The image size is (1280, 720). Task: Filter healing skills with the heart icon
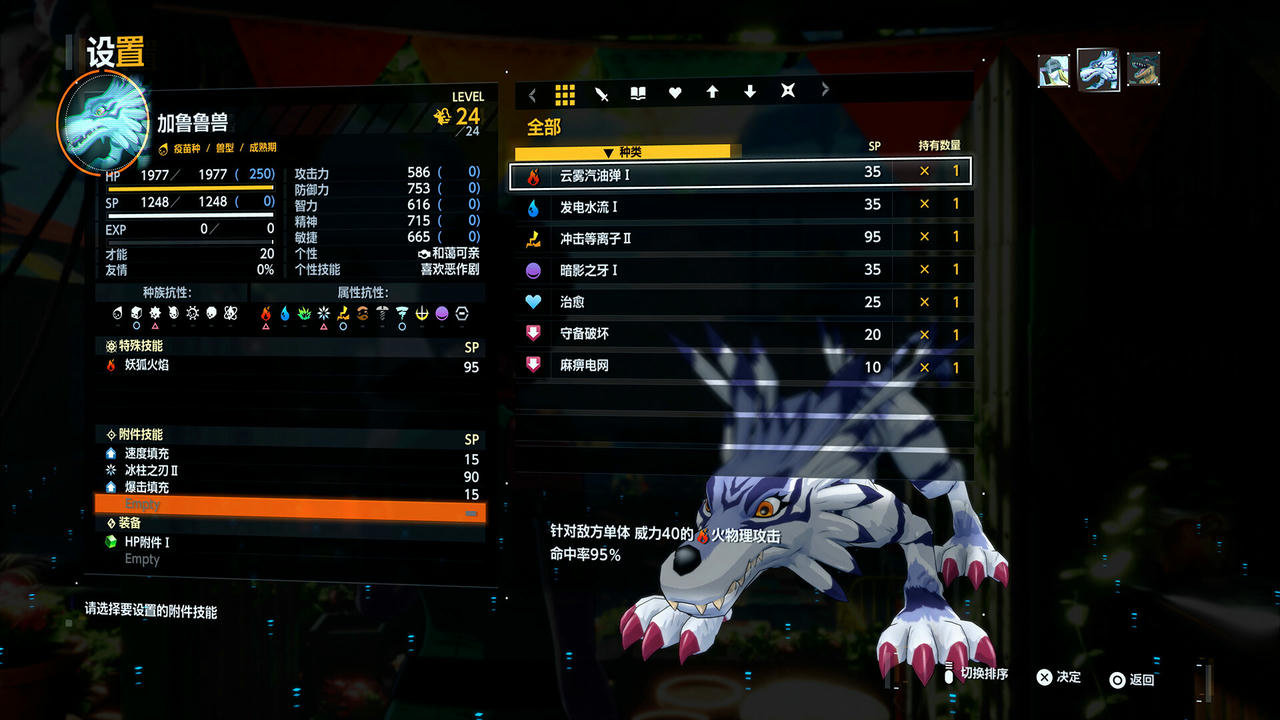point(675,92)
